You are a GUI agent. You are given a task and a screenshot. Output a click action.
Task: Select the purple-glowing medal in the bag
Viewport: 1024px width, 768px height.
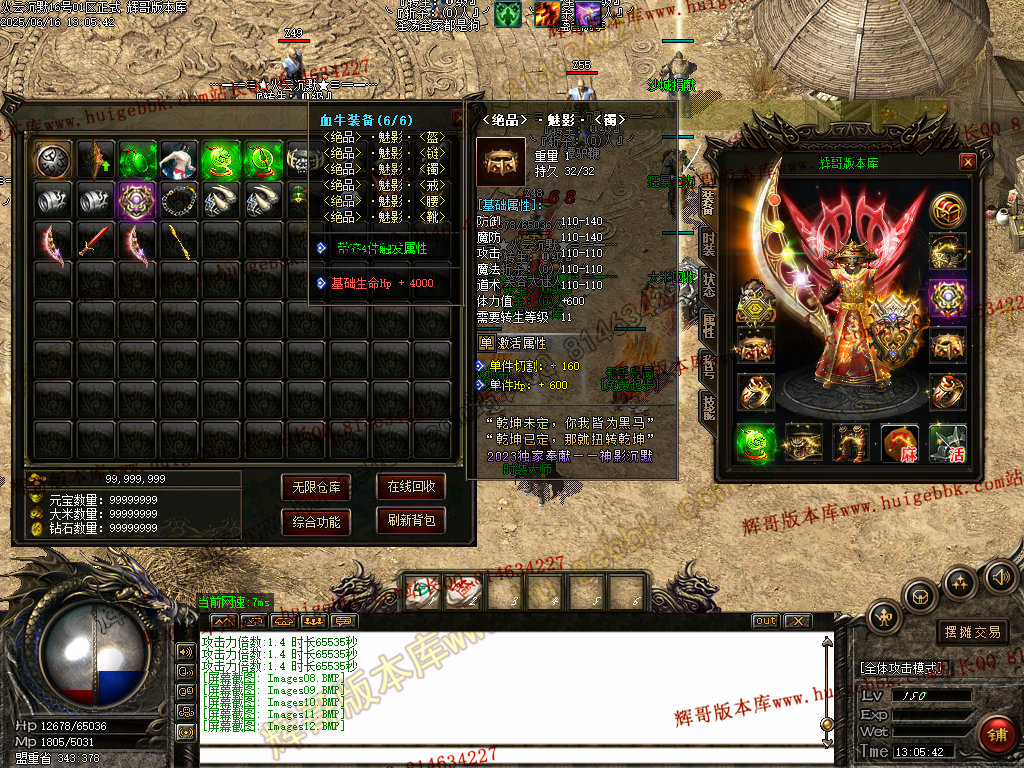(x=135, y=199)
